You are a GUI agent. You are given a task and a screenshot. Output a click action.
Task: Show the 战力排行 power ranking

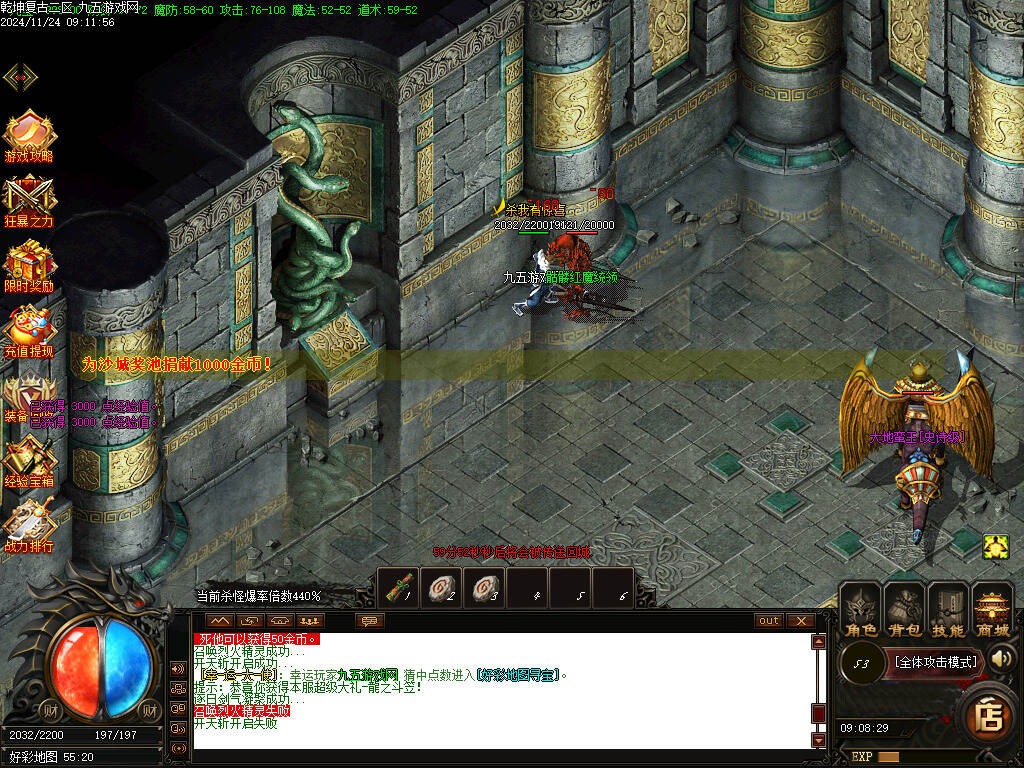(29, 525)
